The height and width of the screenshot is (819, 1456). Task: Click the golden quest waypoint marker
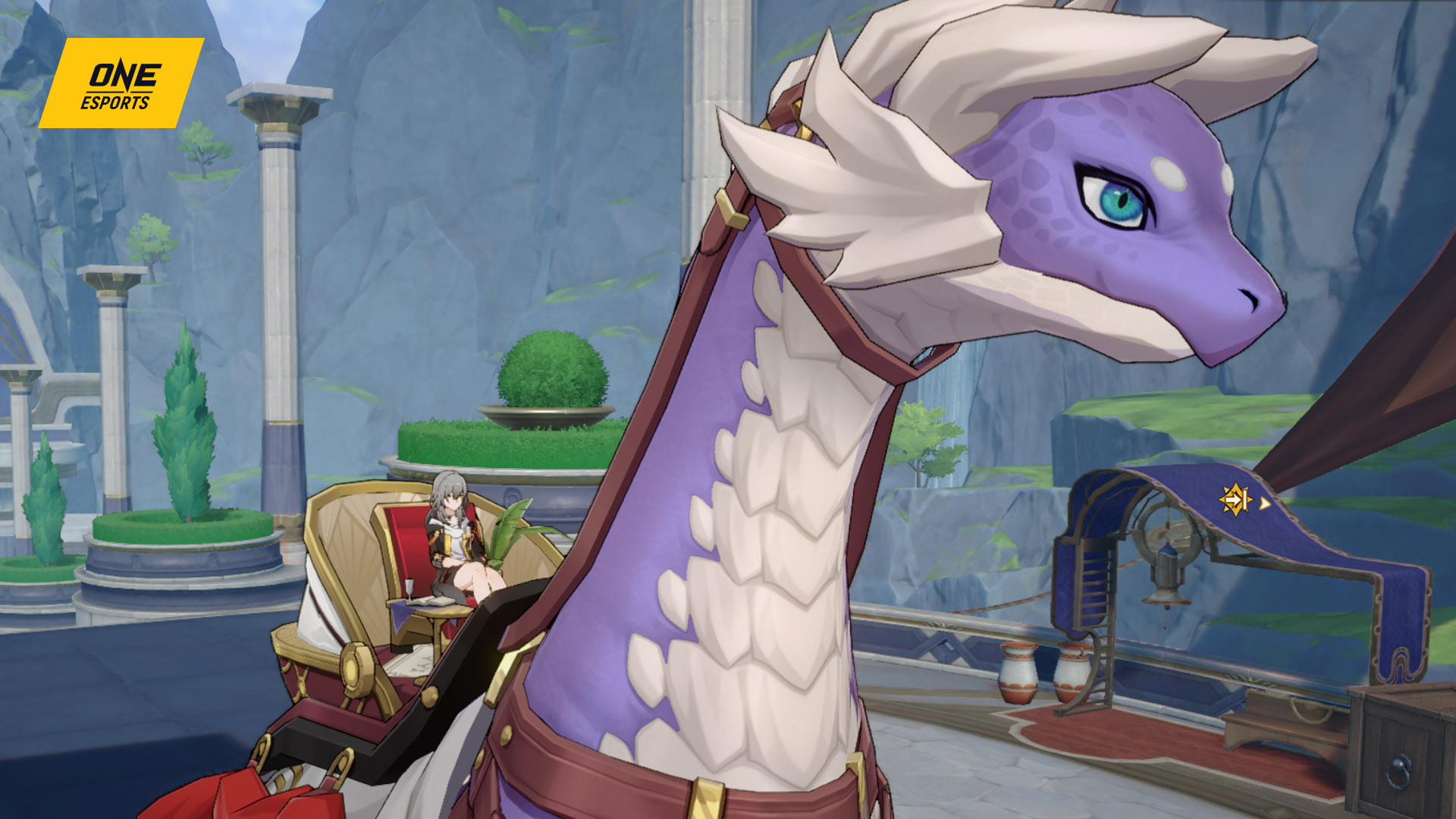[1236, 500]
